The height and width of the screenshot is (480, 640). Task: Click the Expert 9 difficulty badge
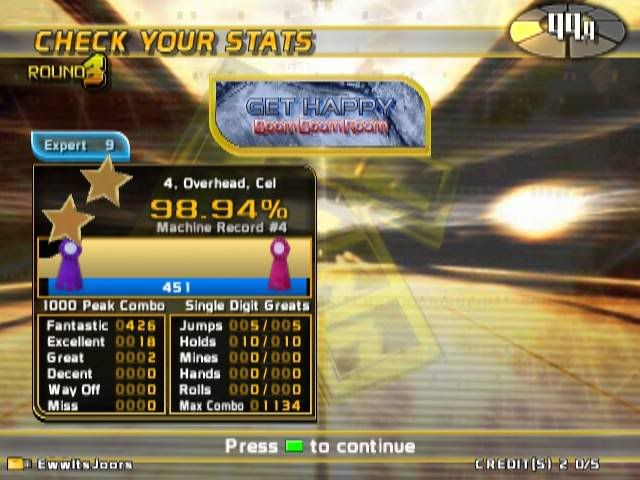[x=80, y=146]
